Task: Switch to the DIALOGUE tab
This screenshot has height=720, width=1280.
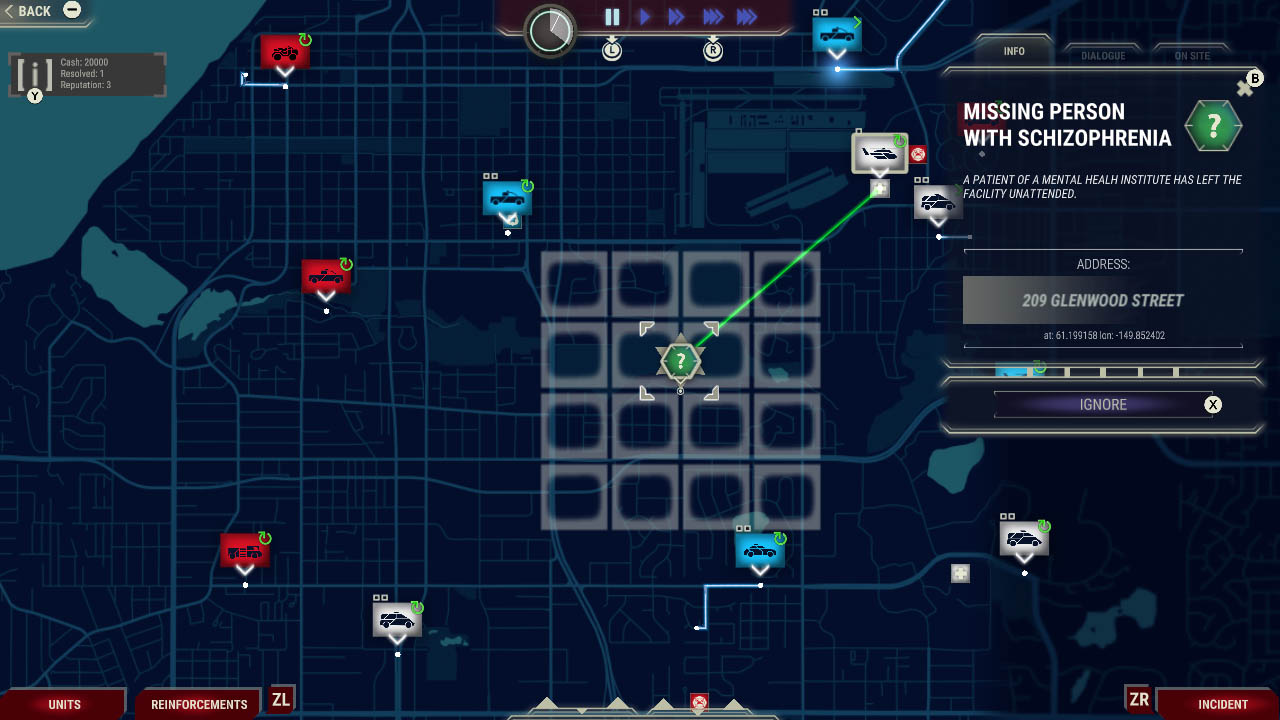Action: (x=1103, y=55)
